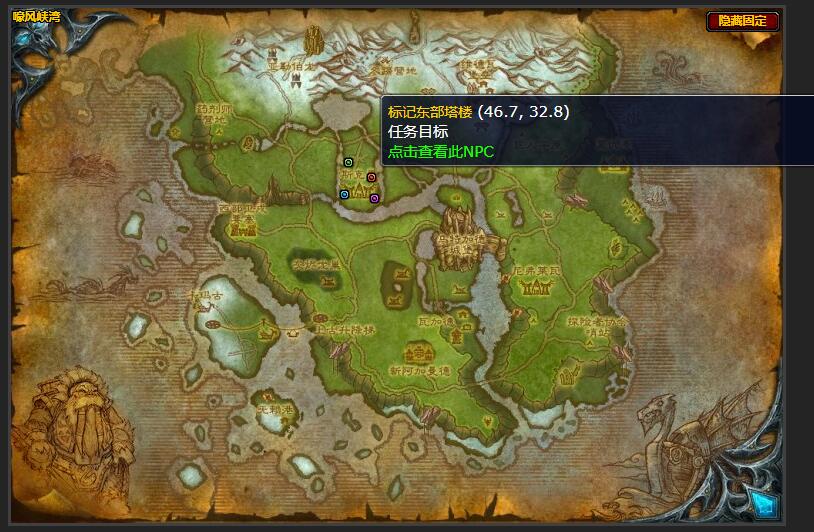
Task: Click the green 点击查看此NPC link
Action: (441, 151)
